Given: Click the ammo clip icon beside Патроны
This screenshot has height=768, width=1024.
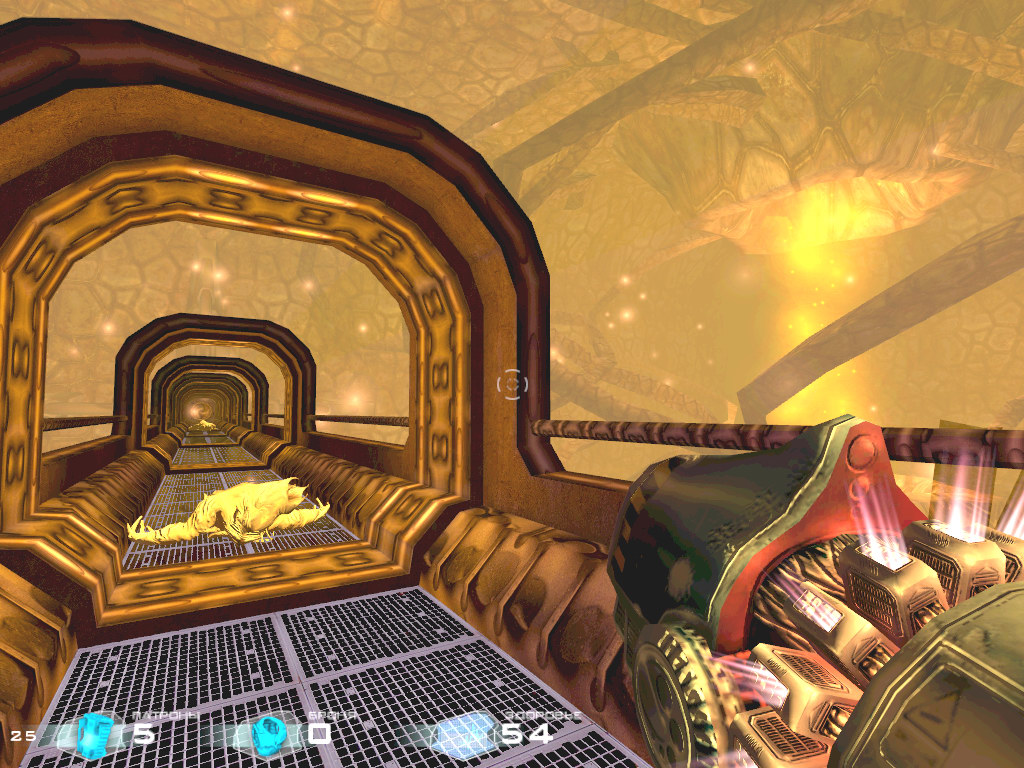Looking at the screenshot, I should [x=95, y=732].
